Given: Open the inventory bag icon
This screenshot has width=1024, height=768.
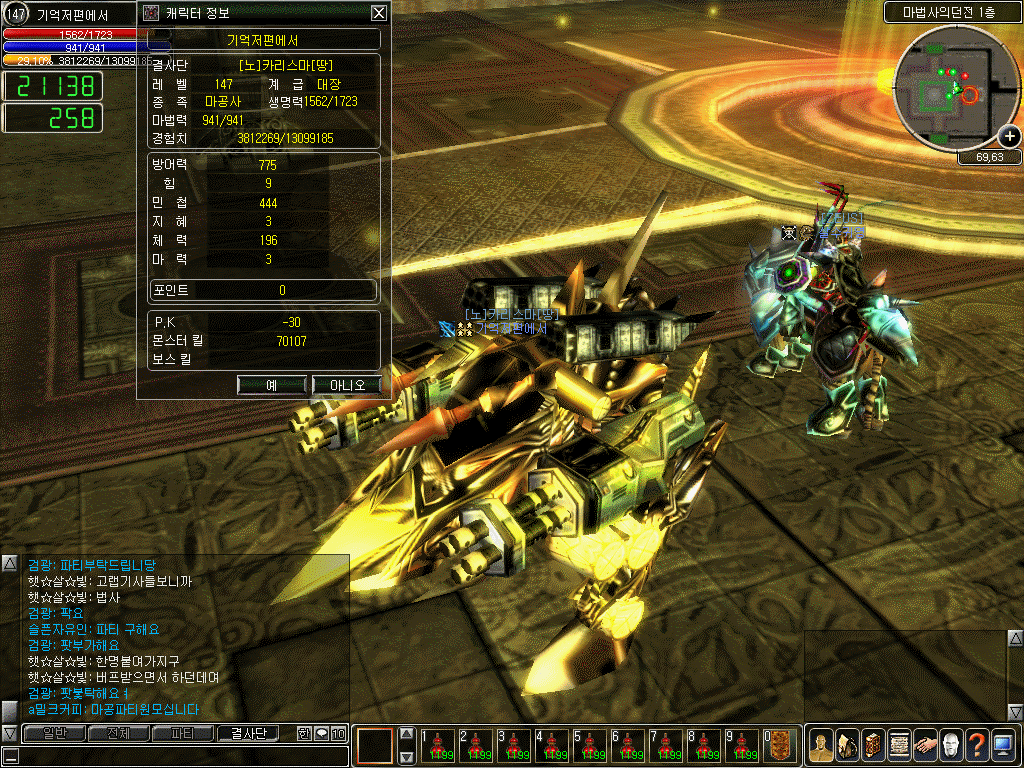Looking at the screenshot, I should 847,745.
